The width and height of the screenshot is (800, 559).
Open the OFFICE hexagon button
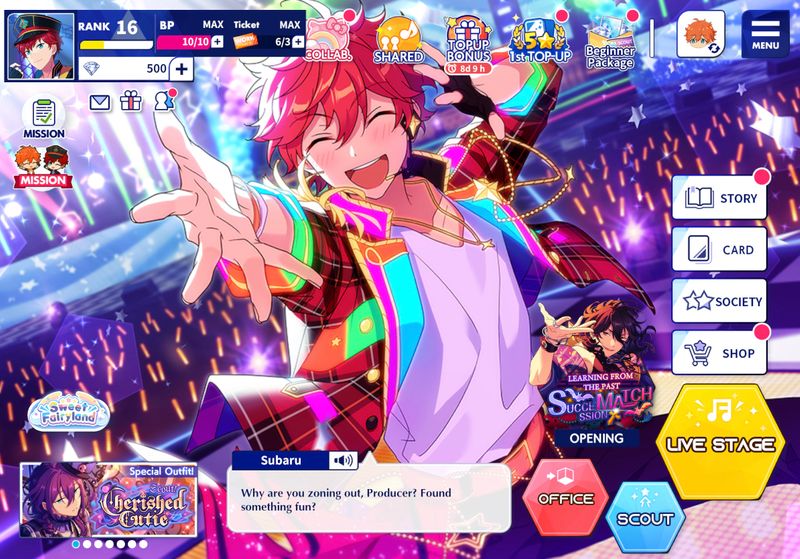tap(566, 496)
